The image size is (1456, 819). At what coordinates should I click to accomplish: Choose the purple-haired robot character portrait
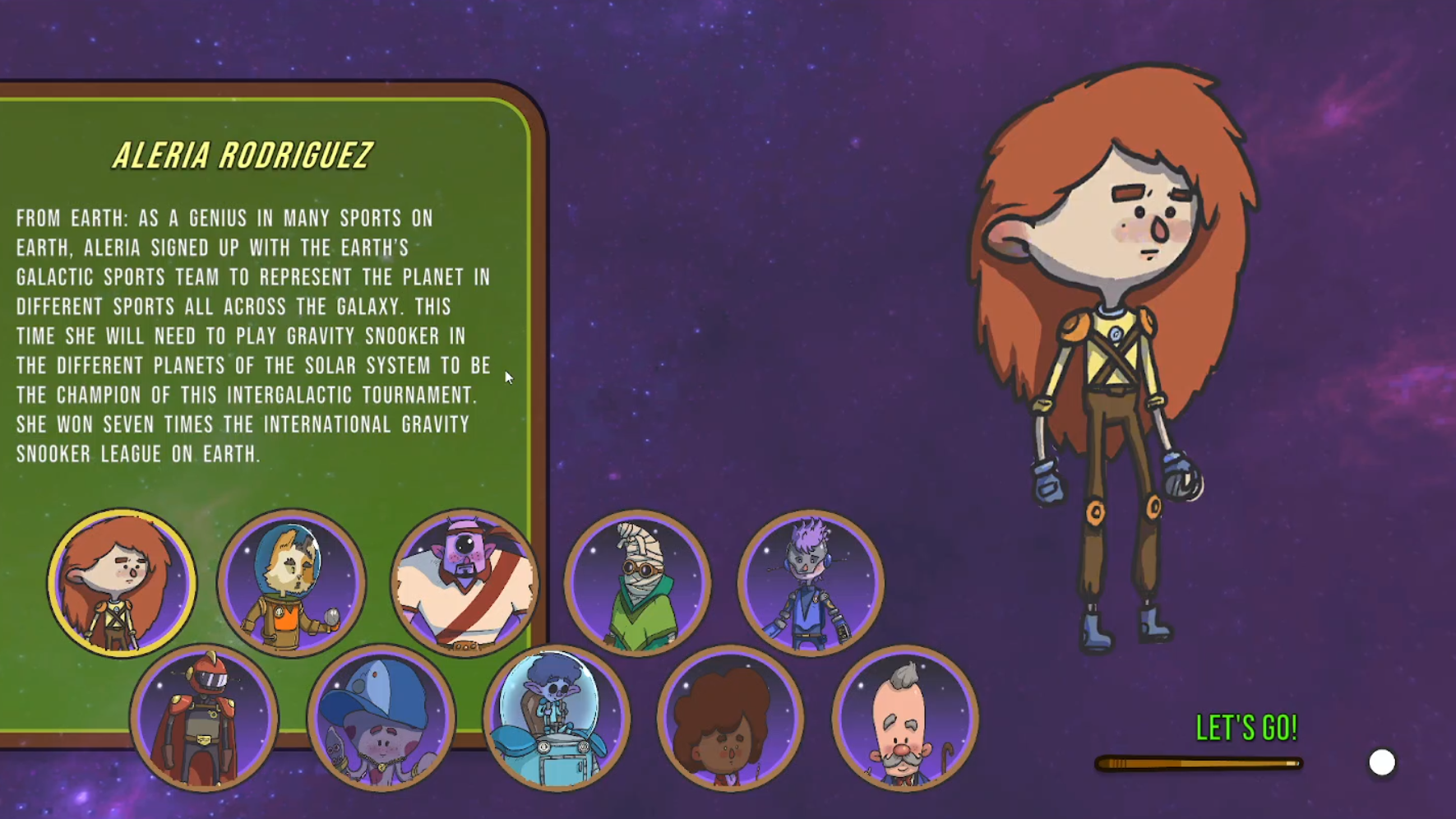811,582
